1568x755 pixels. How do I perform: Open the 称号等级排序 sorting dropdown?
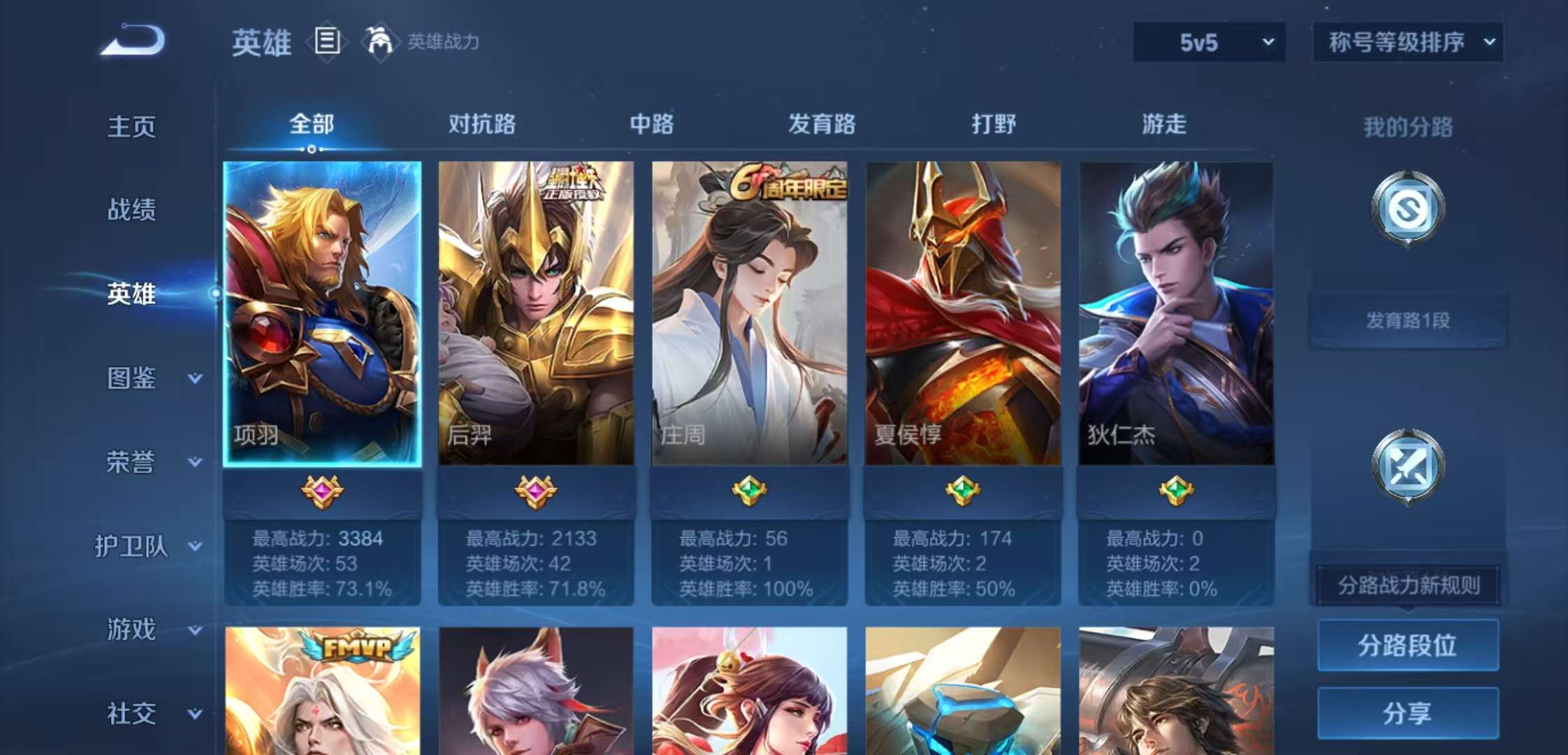click(x=1408, y=42)
